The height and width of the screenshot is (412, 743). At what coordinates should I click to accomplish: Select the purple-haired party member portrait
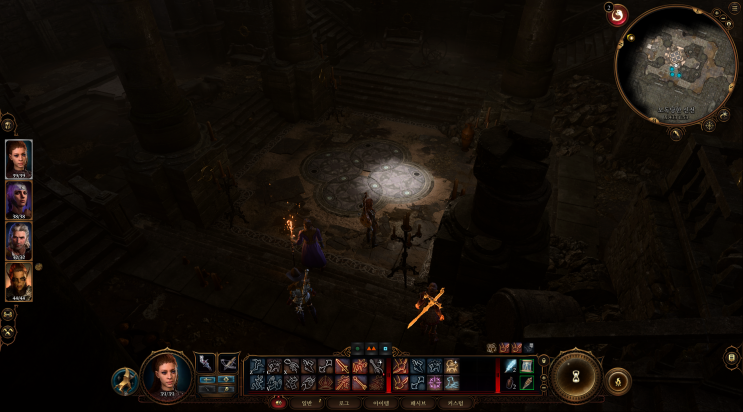pyautogui.click(x=19, y=198)
